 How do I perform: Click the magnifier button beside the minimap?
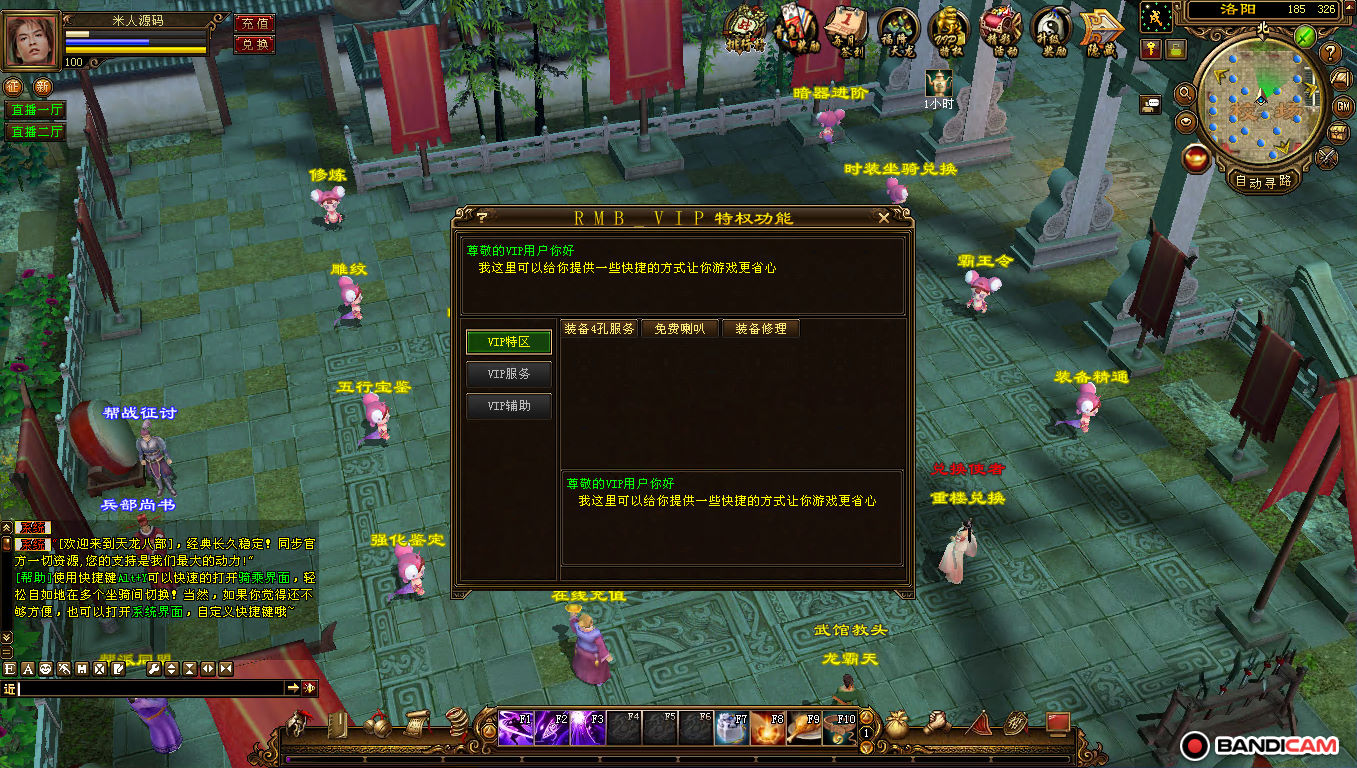click(x=1185, y=94)
